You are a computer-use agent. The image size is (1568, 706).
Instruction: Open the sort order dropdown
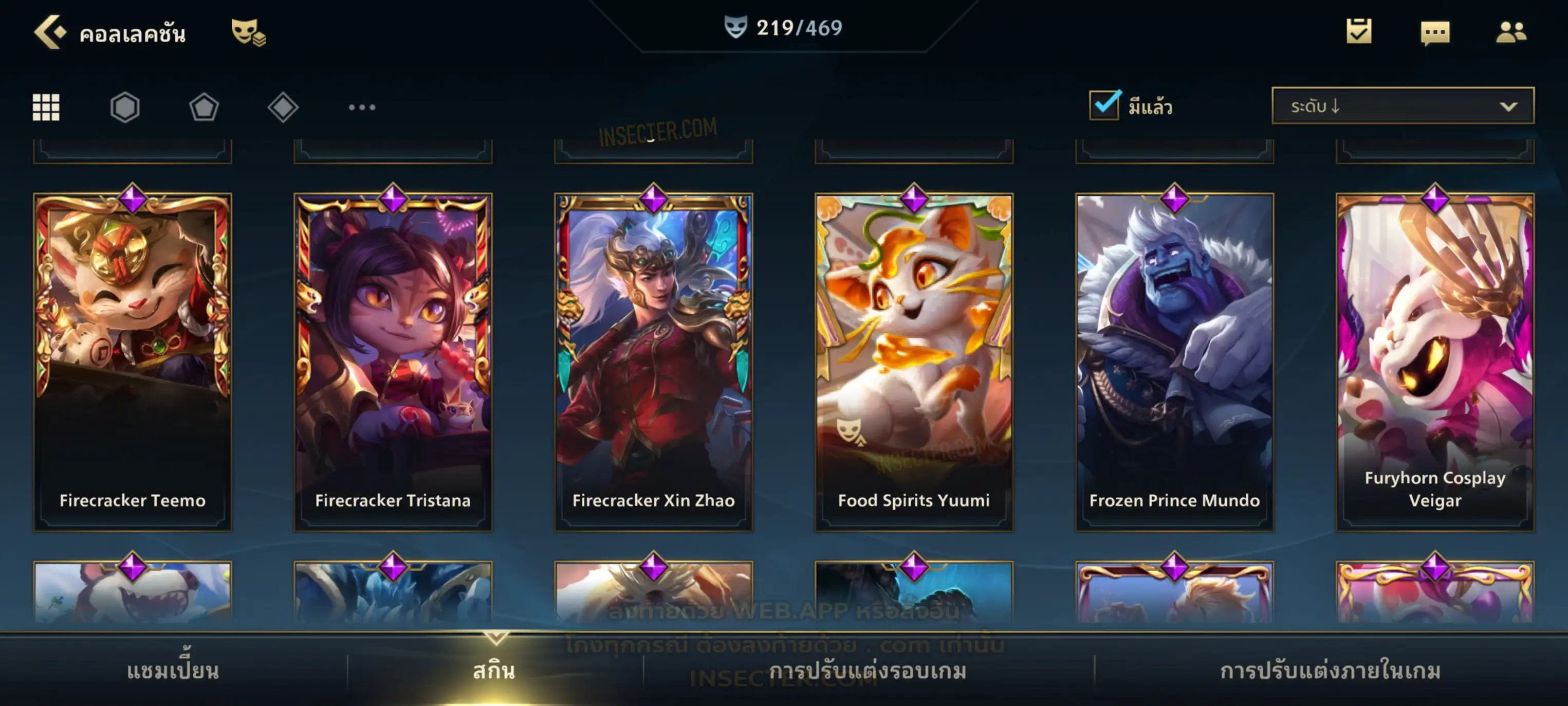click(1403, 106)
